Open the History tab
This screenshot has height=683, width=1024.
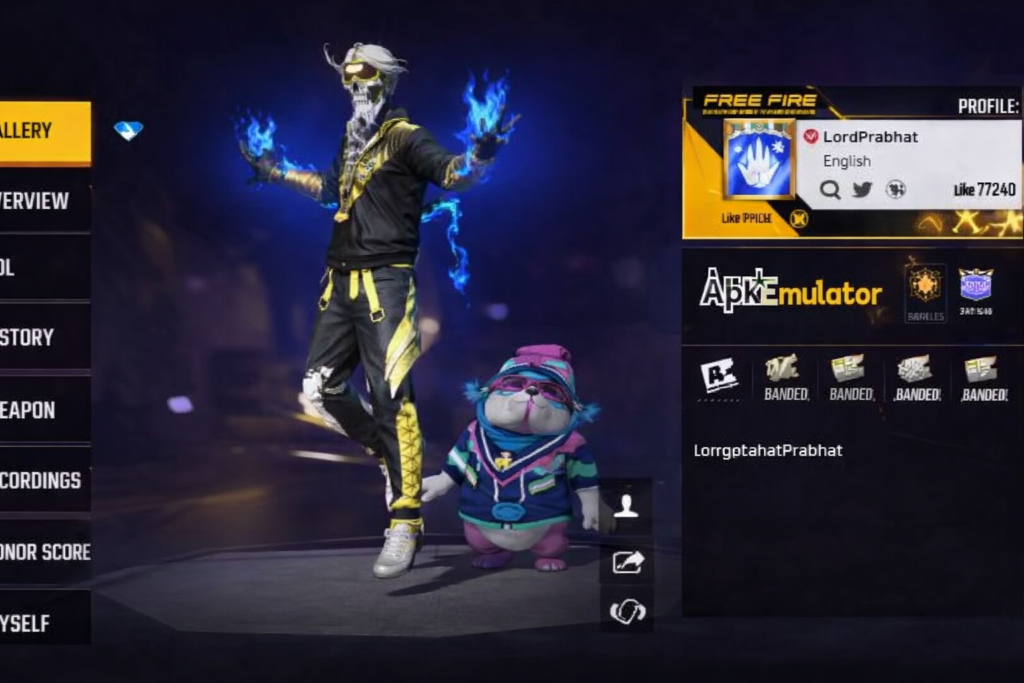pyautogui.click(x=44, y=338)
